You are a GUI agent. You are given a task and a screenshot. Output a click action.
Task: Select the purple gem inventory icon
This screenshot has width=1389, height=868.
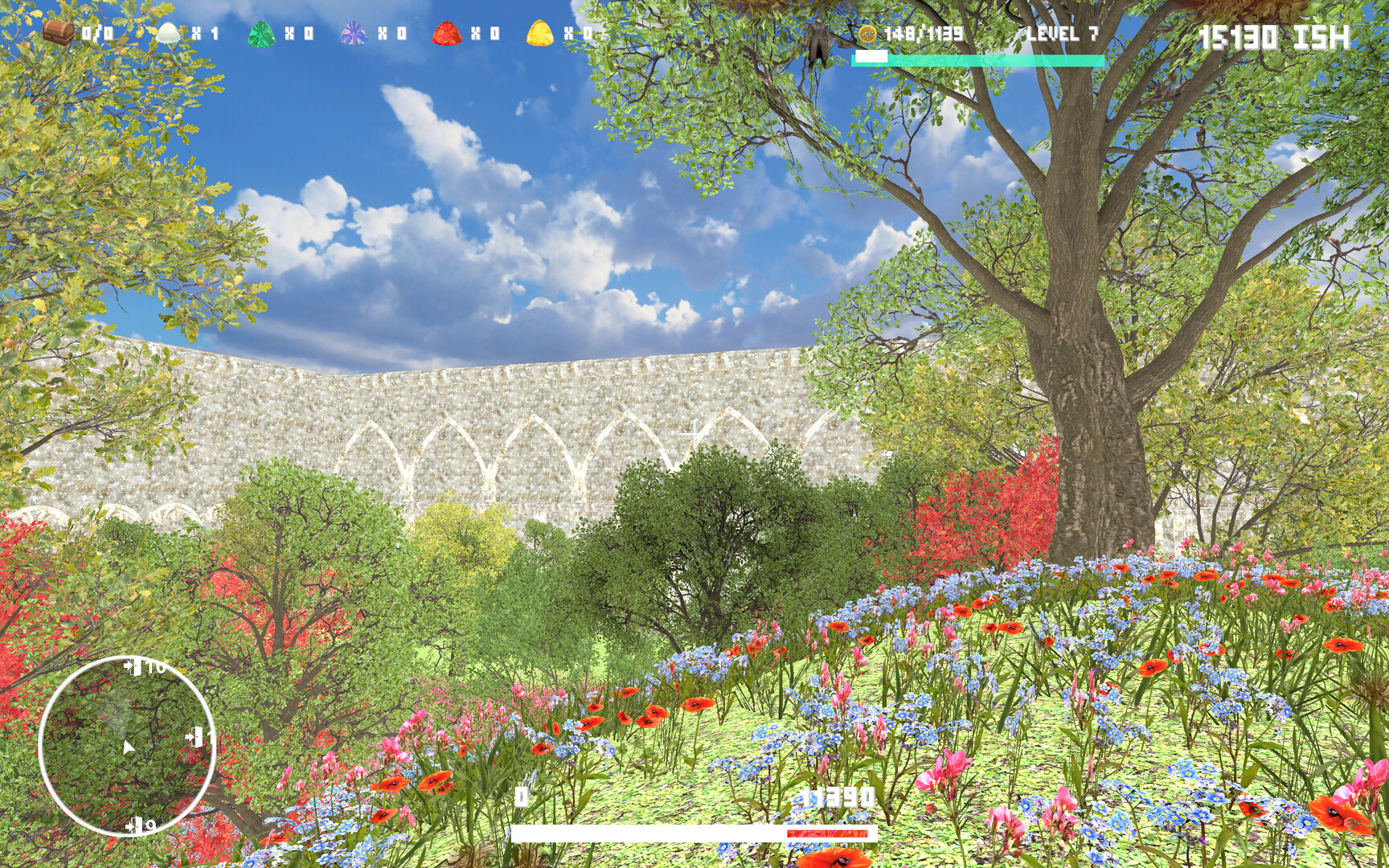(x=352, y=32)
